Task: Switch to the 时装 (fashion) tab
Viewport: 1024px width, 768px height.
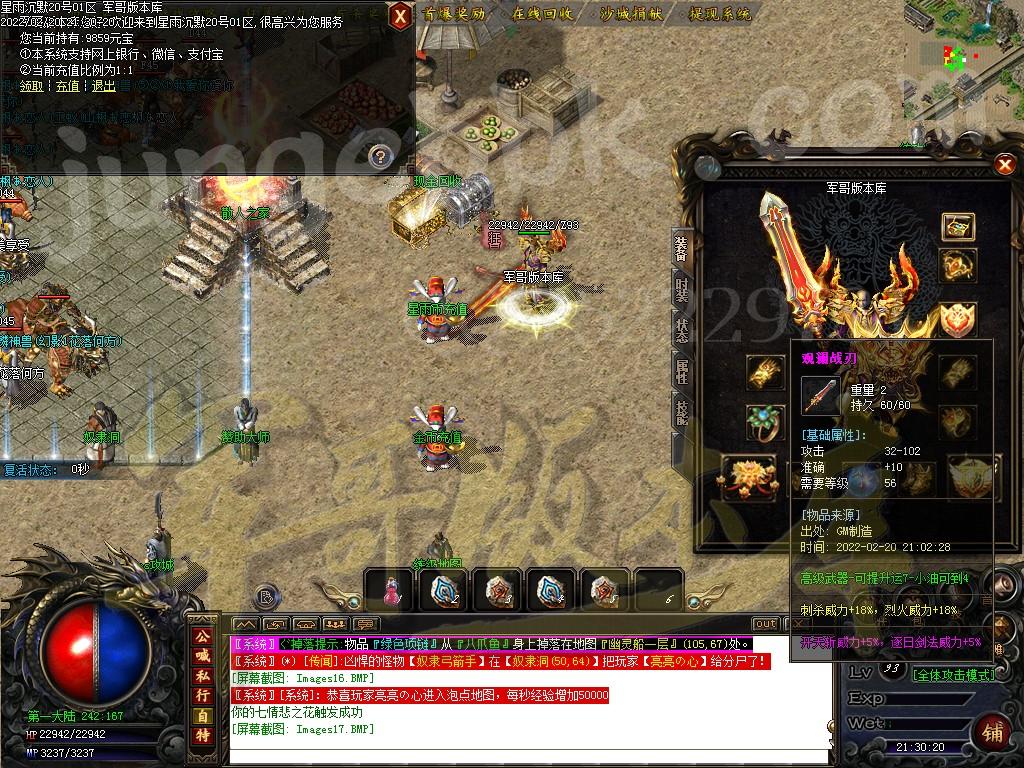Action: (682, 291)
